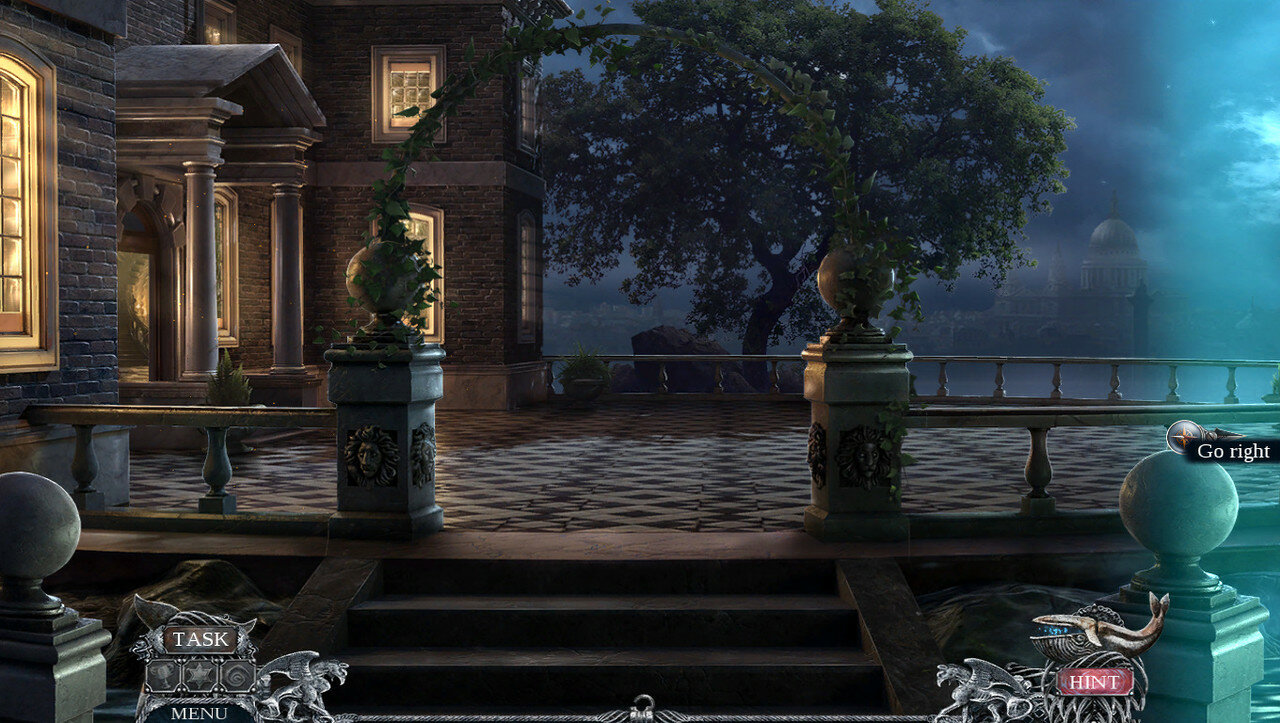Screen dimensions: 1280x723
Task: Open the game MENU
Action: click(x=198, y=713)
